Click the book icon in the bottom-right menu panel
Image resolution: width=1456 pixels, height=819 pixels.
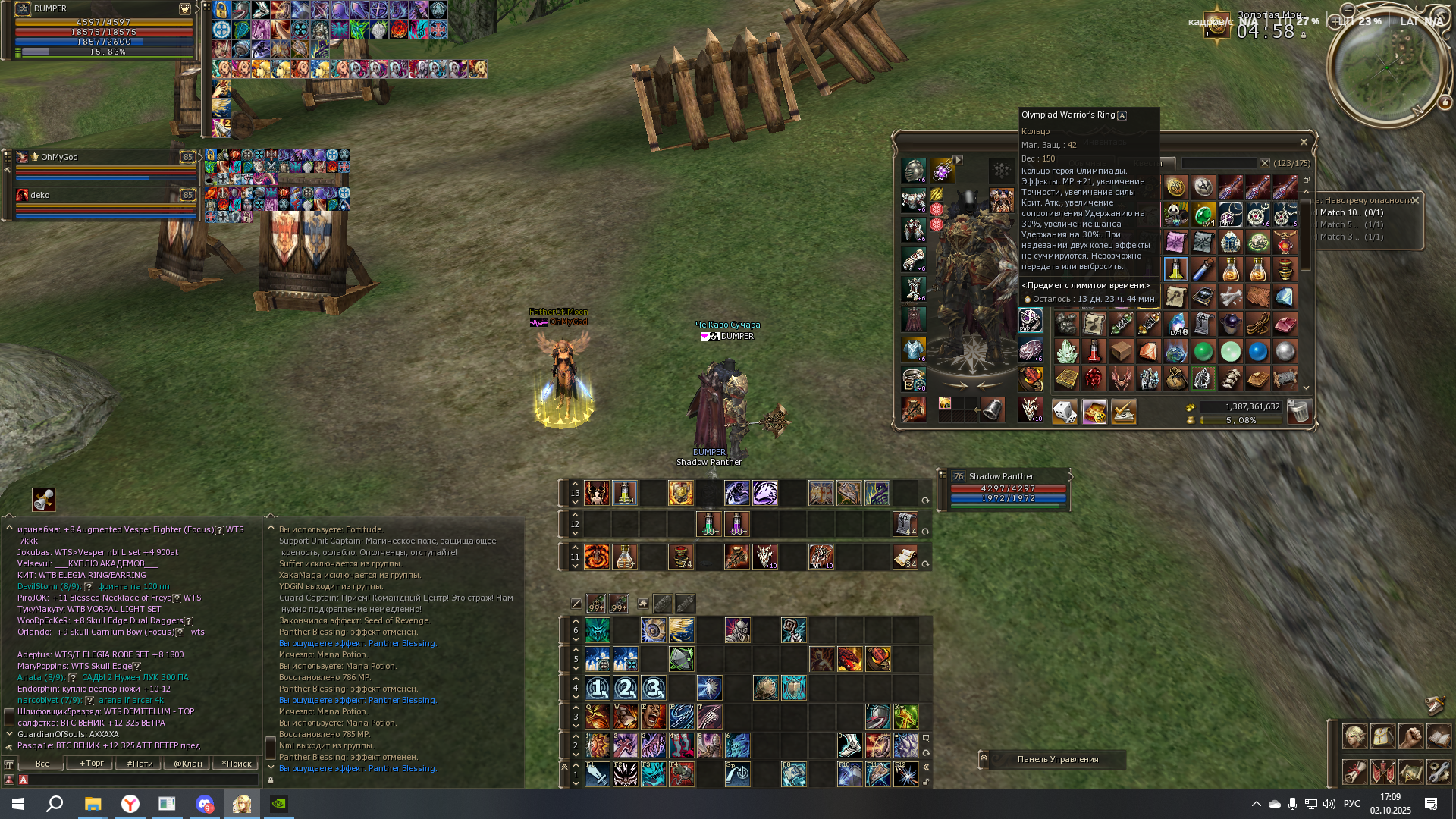[x=1439, y=736]
